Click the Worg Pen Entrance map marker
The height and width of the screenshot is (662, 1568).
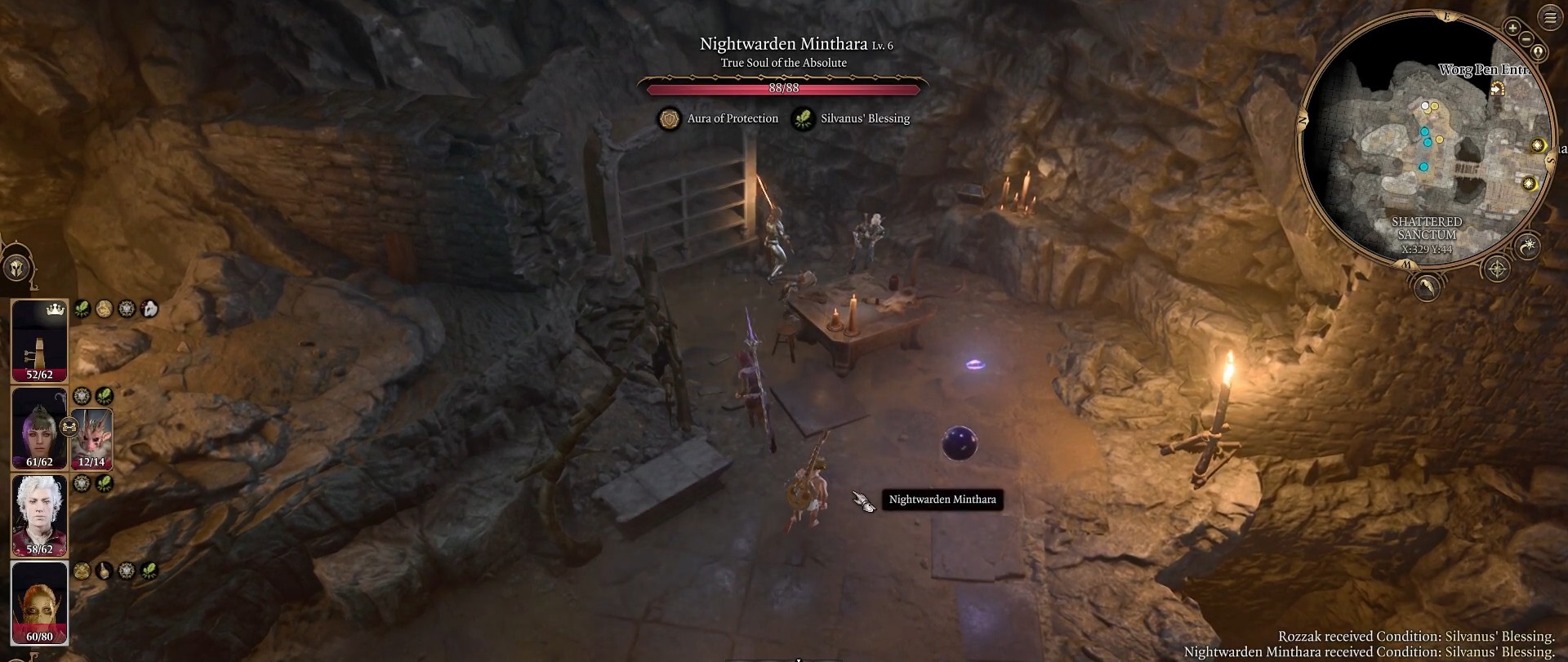click(1498, 87)
